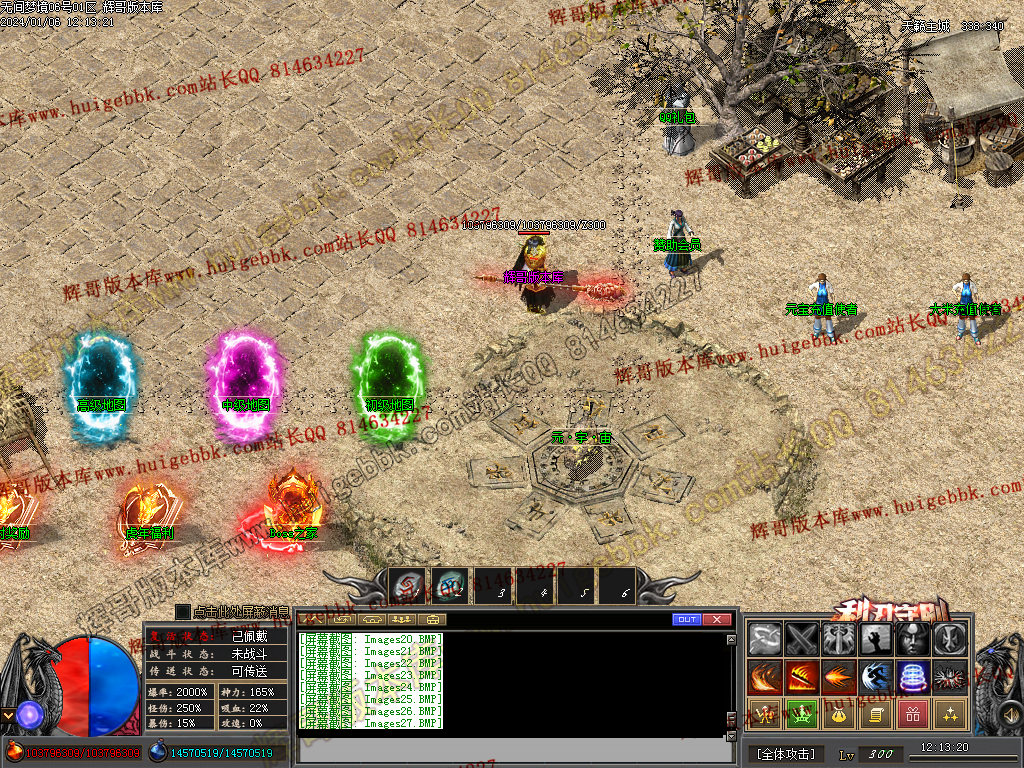This screenshot has width=1024, height=768.
Task: Cast the blue ring shield skill
Action: pyautogui.click(x=913, y=677)
